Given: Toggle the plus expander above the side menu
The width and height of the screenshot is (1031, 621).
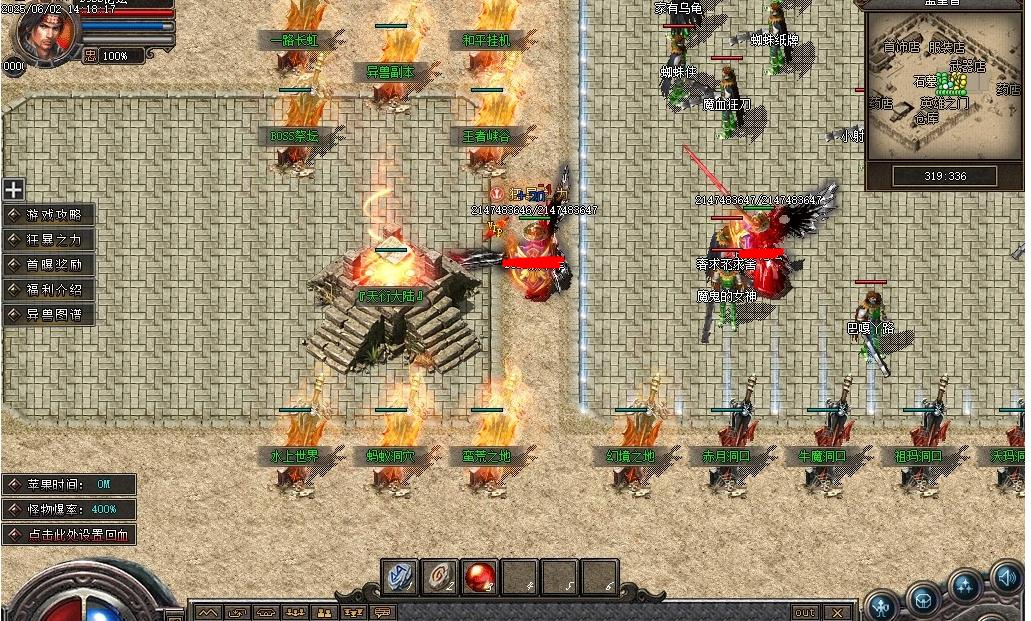Looking at the screenshot, I should [x=13, y=189].
